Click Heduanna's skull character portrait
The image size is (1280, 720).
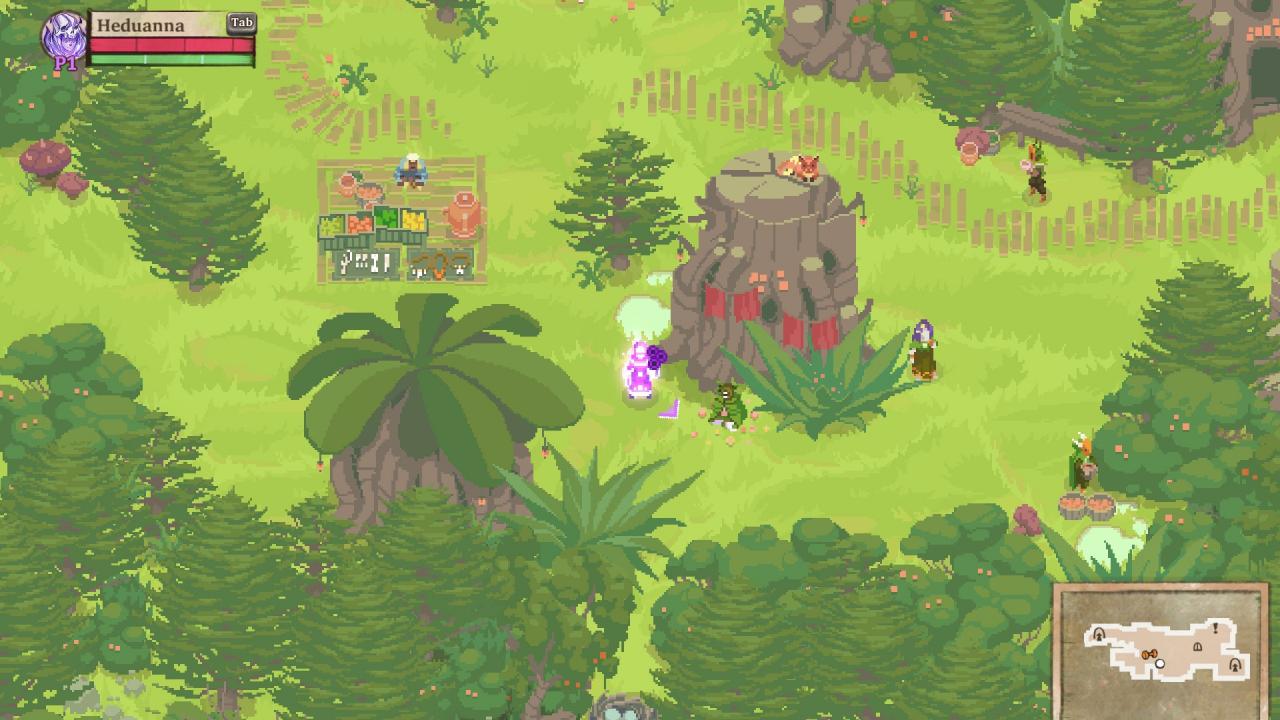tap(64, 36)
